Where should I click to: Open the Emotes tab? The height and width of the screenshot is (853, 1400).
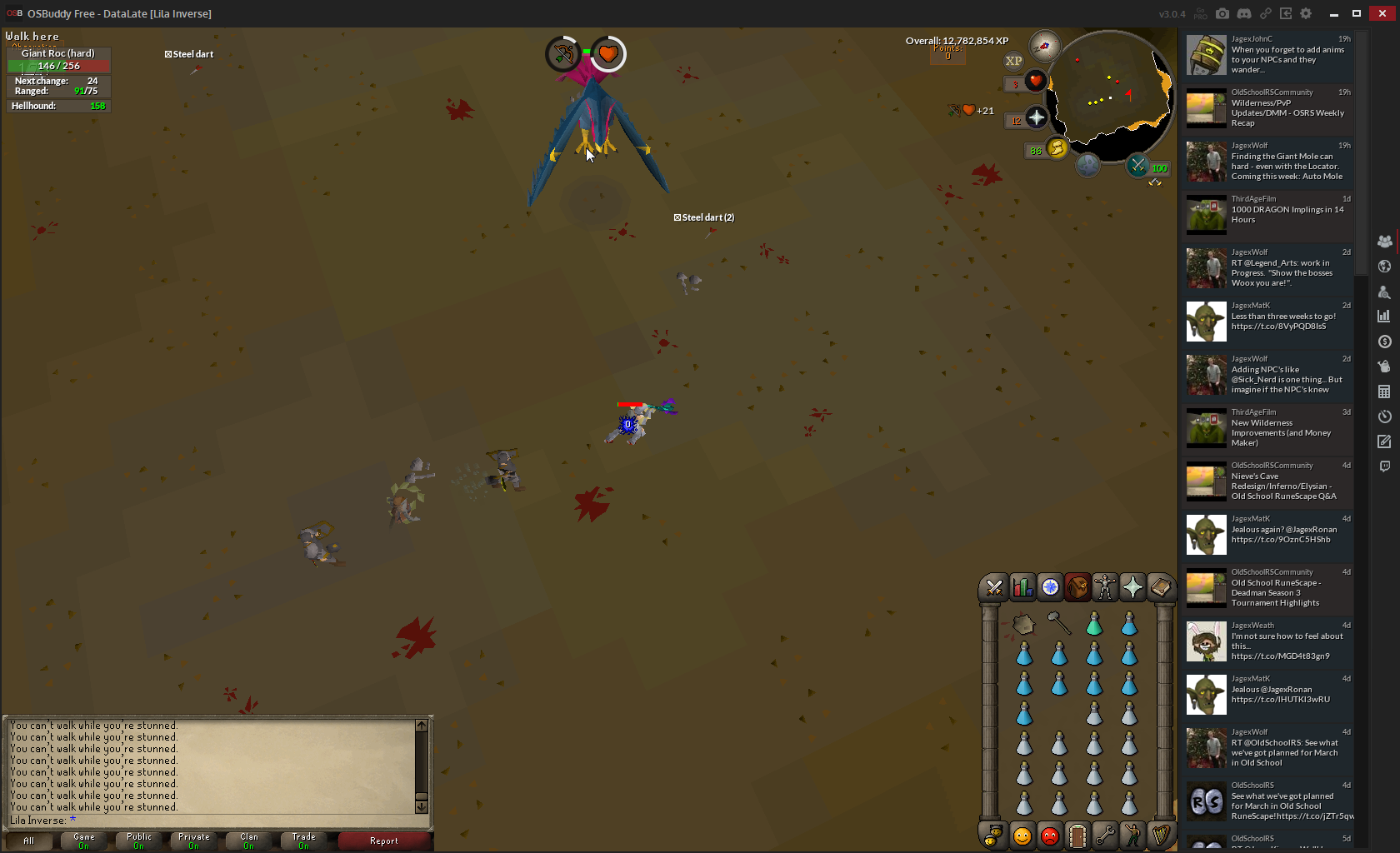point(1132,836)
